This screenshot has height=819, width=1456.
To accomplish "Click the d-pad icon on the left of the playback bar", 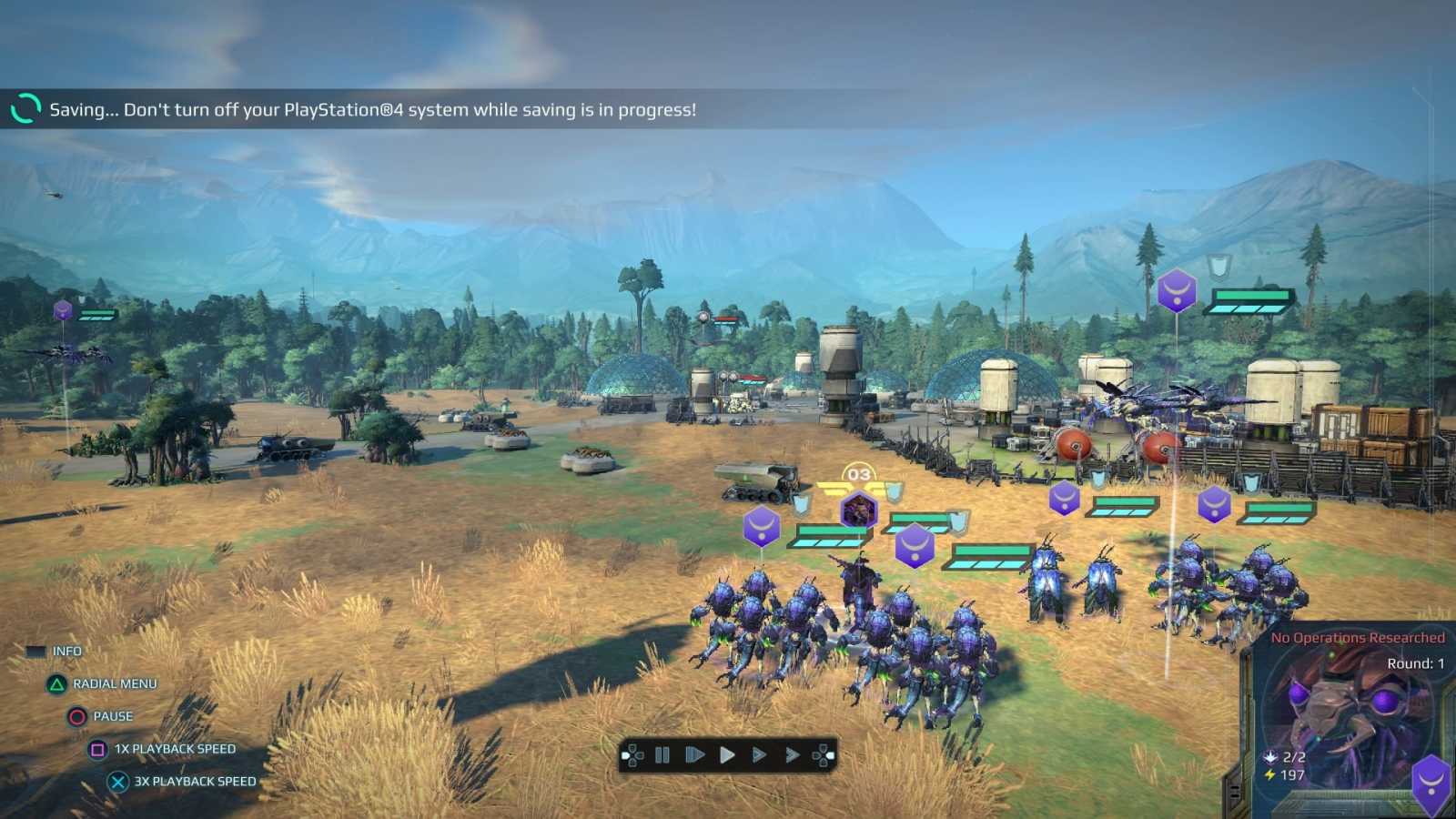I will (x=632, y=753).
